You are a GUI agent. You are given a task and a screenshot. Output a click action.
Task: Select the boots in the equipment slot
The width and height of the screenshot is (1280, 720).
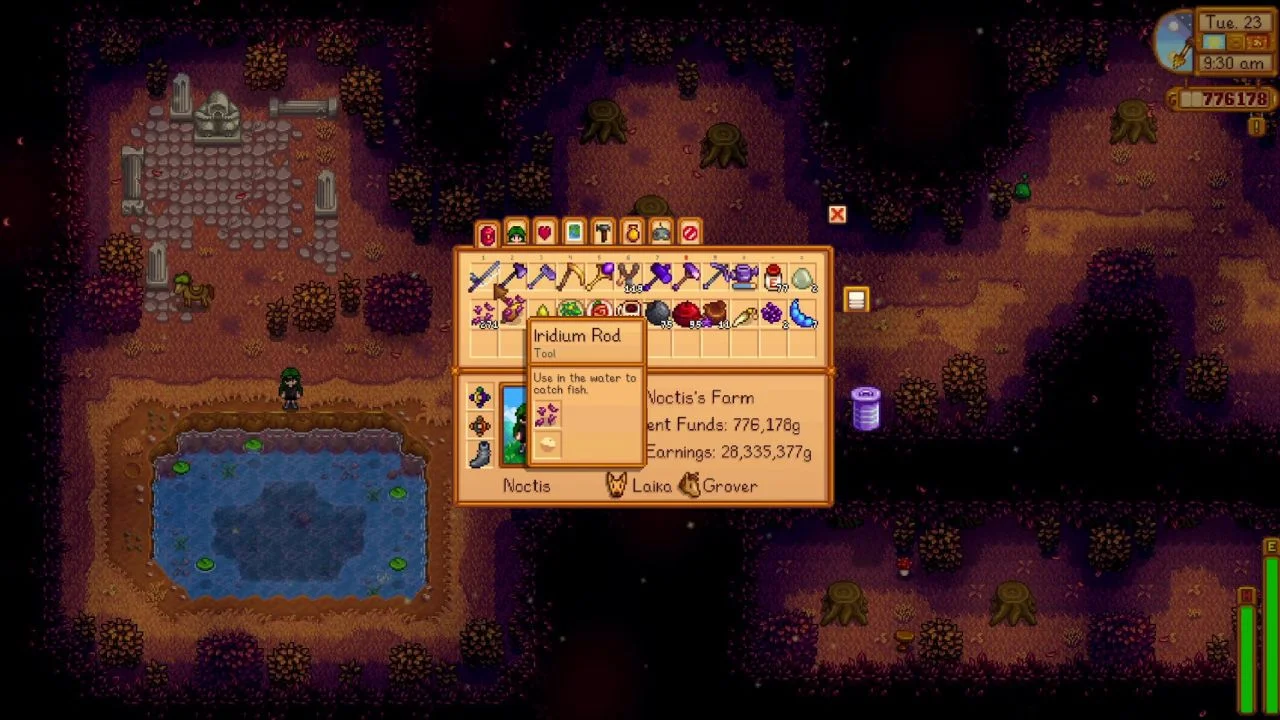[479, 453]
